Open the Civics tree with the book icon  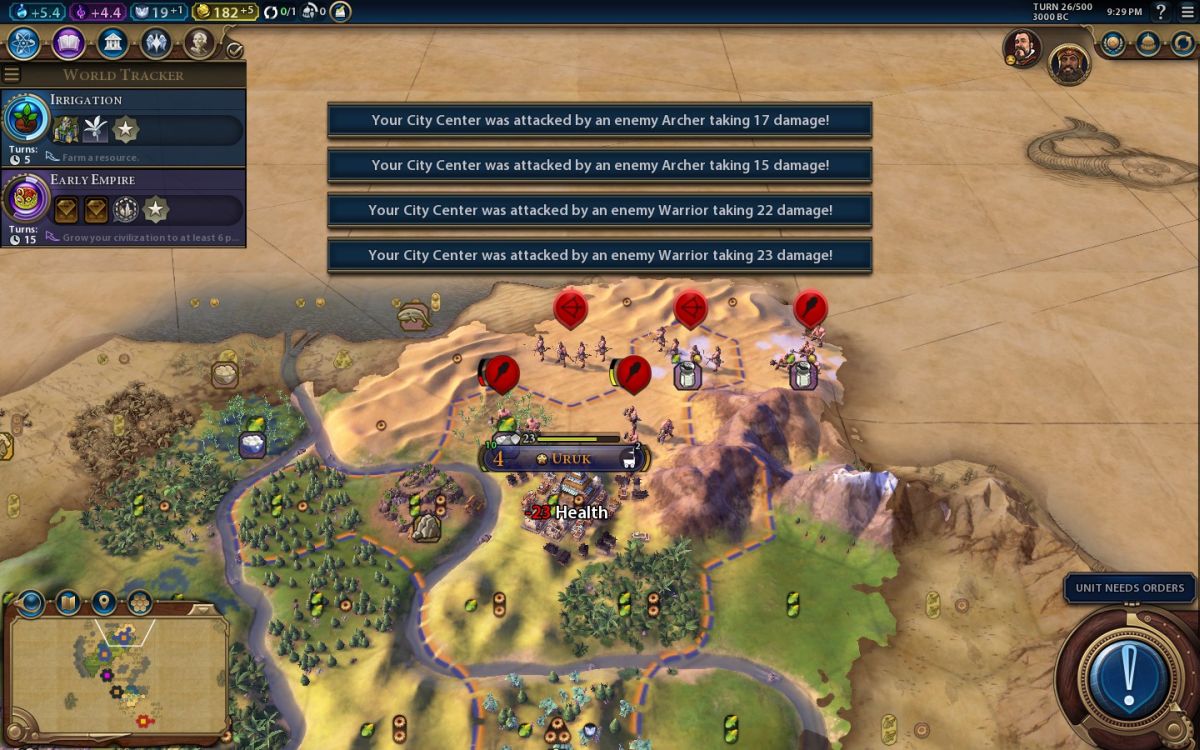(69, 43)
